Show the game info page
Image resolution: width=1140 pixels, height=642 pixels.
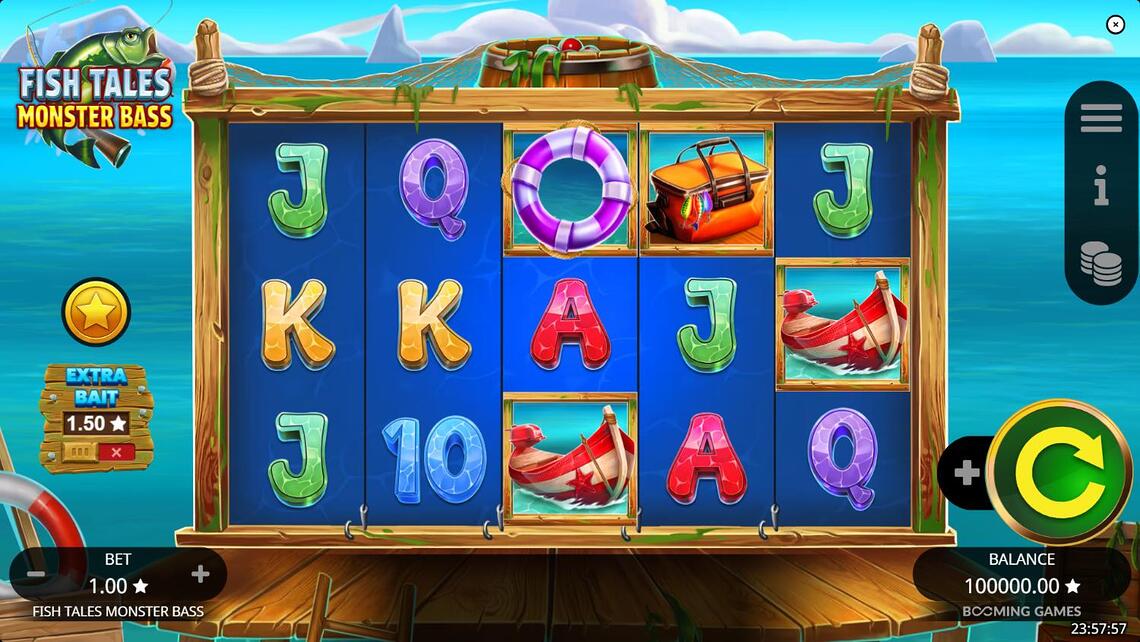tap(1101, 187)
